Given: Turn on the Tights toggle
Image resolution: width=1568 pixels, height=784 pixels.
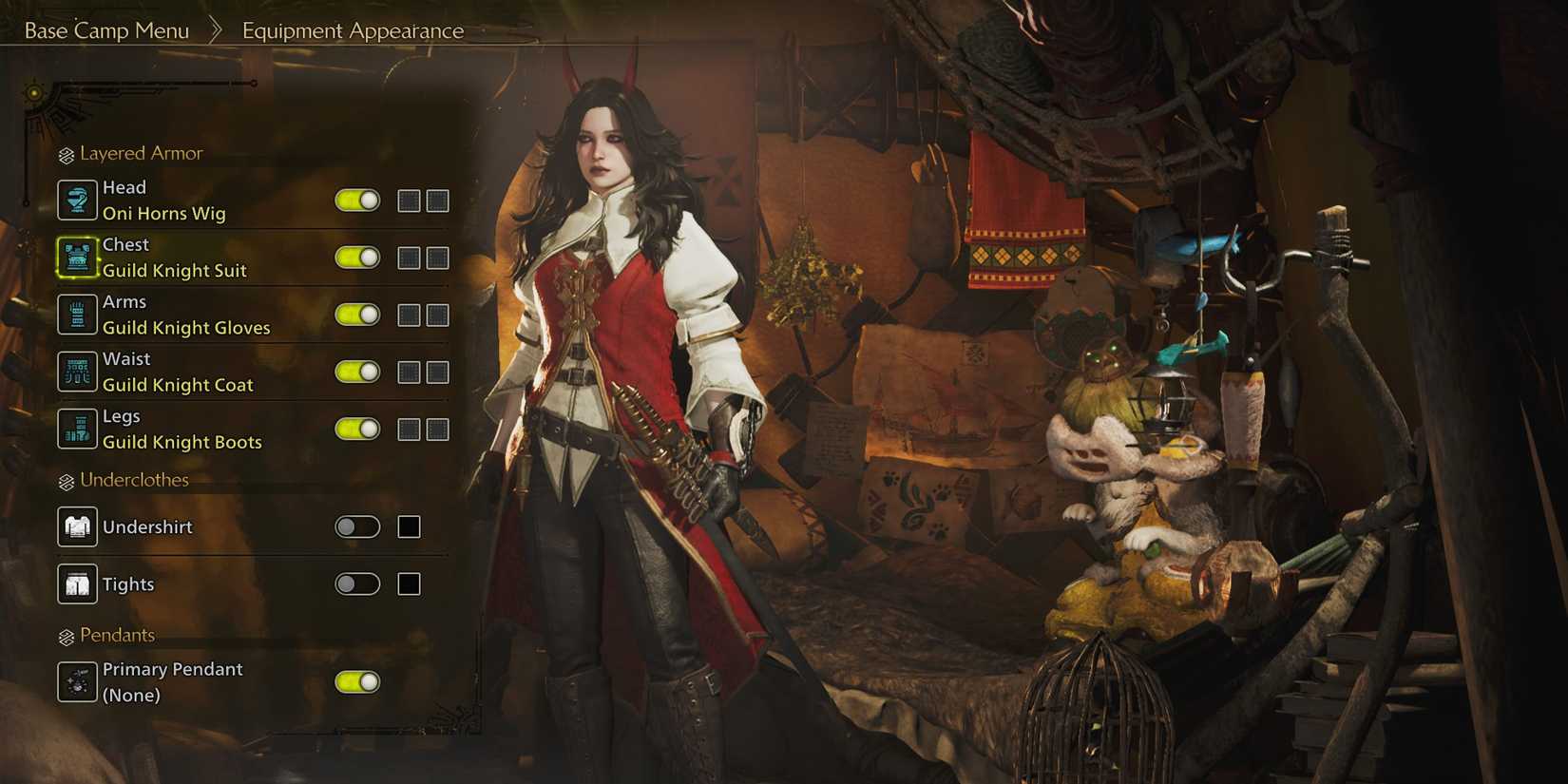Looking at the screenshot, I should point(356,583).
